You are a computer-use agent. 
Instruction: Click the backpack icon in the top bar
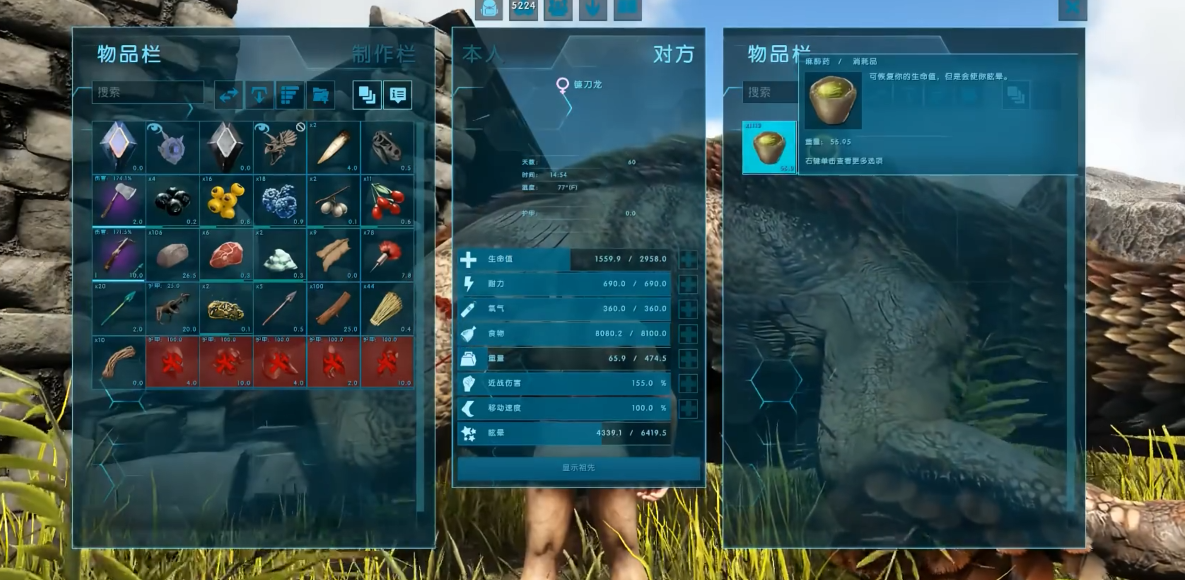pos(489,9)
